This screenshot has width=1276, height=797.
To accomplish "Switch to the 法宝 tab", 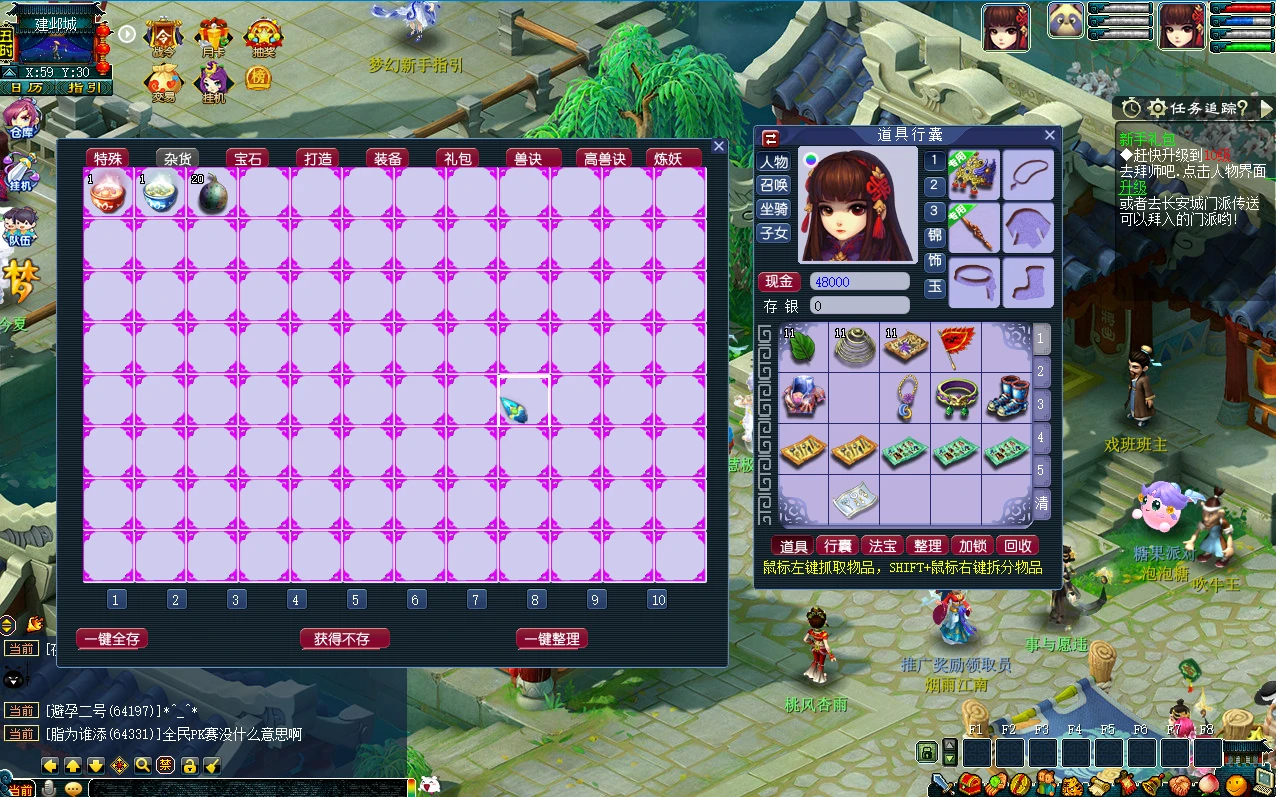I will pyautogui.click(x=882, y=546).
